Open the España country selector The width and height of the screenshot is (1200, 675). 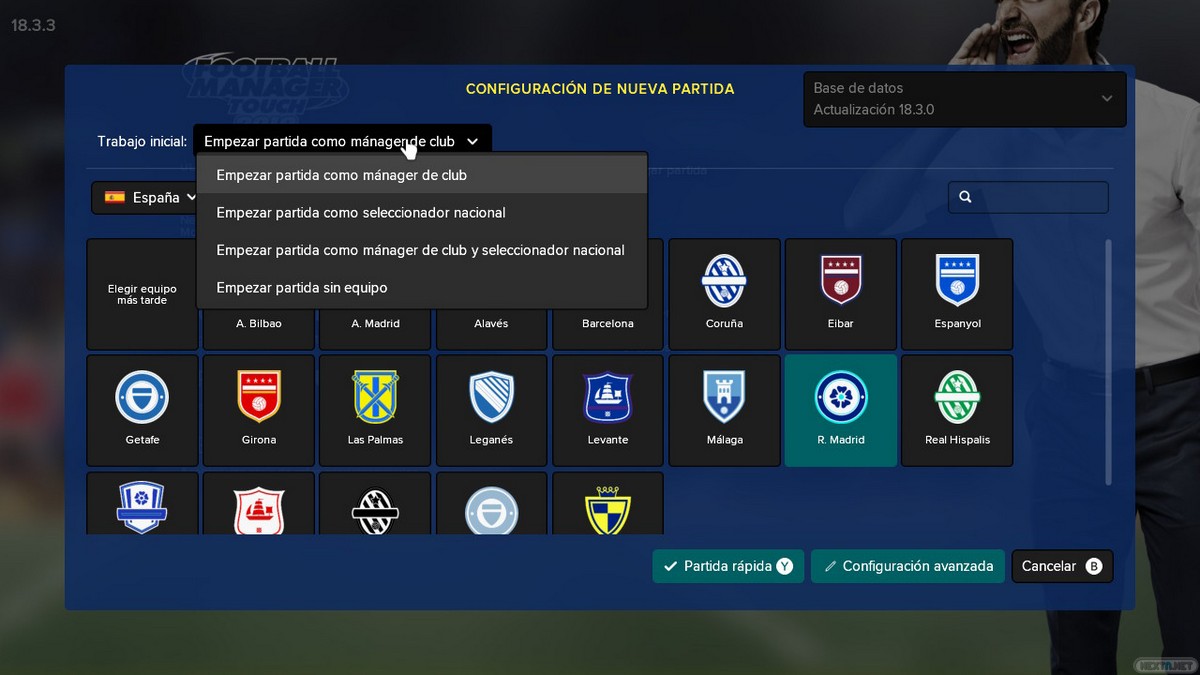point(150,197)
